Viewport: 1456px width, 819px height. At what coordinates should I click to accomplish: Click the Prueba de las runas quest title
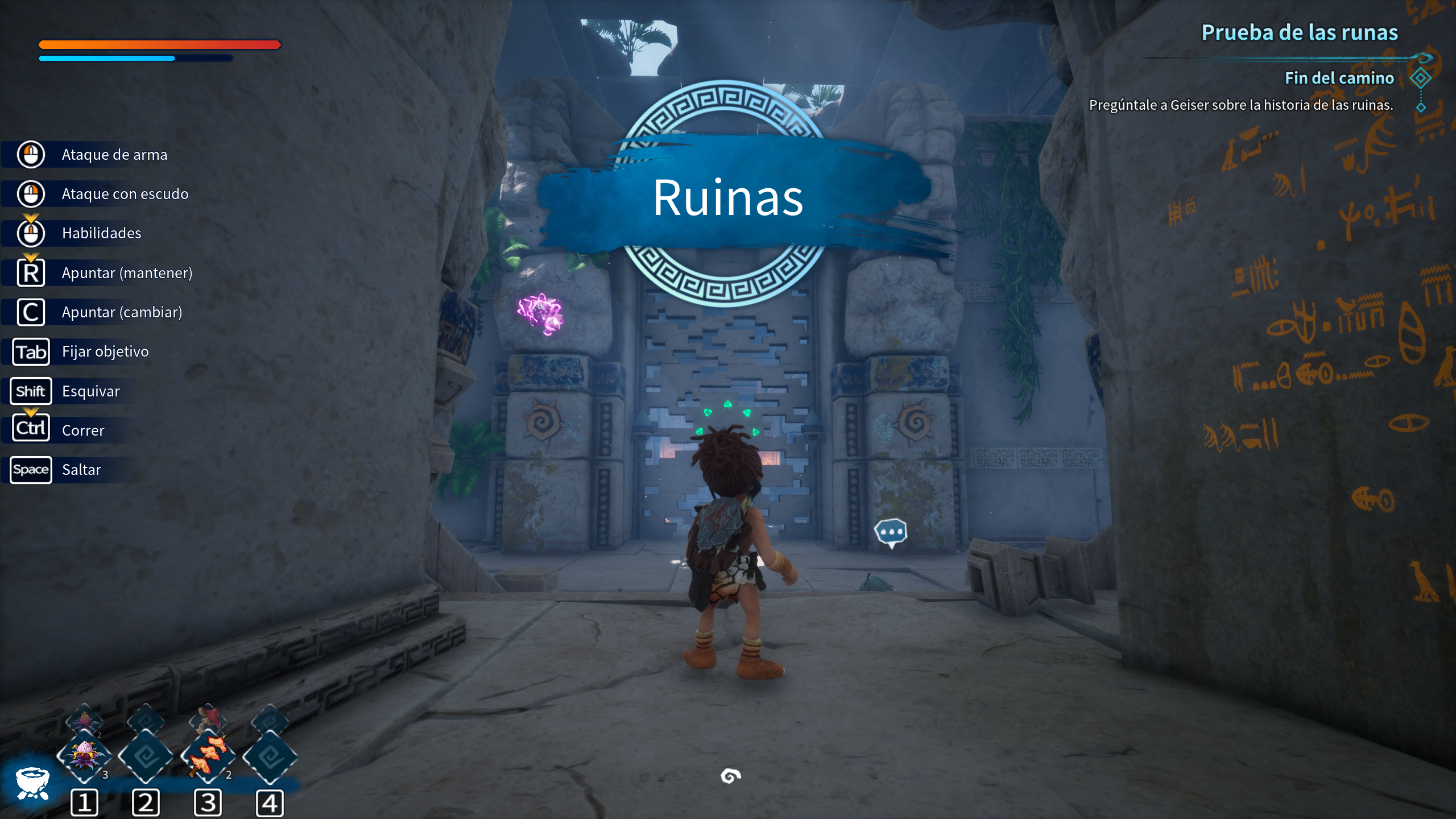point(1299,32)
